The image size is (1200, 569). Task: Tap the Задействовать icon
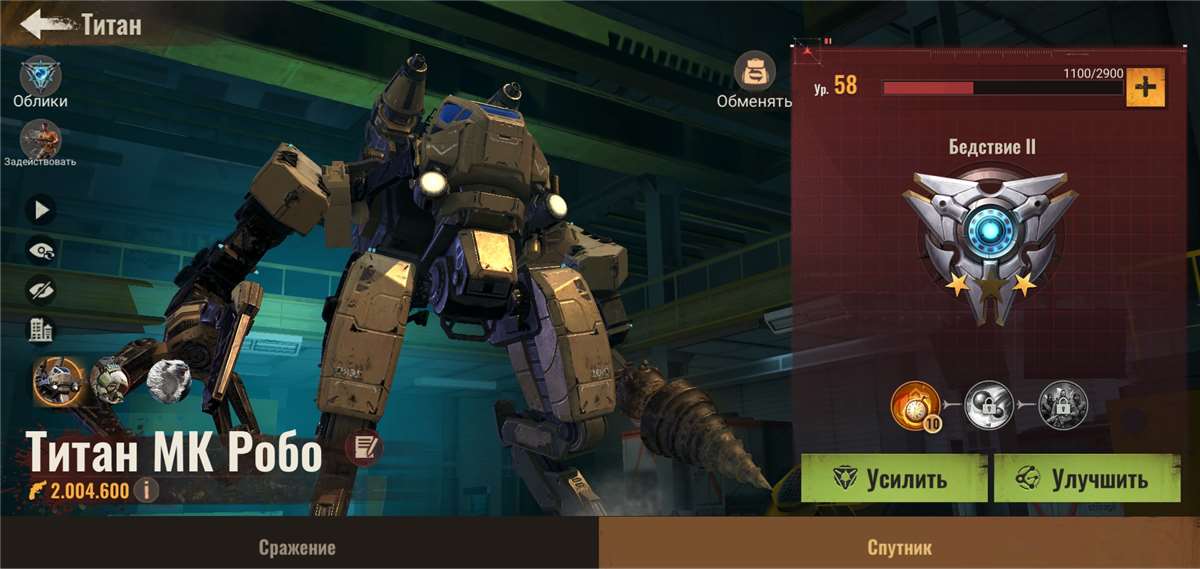(40, 139)
